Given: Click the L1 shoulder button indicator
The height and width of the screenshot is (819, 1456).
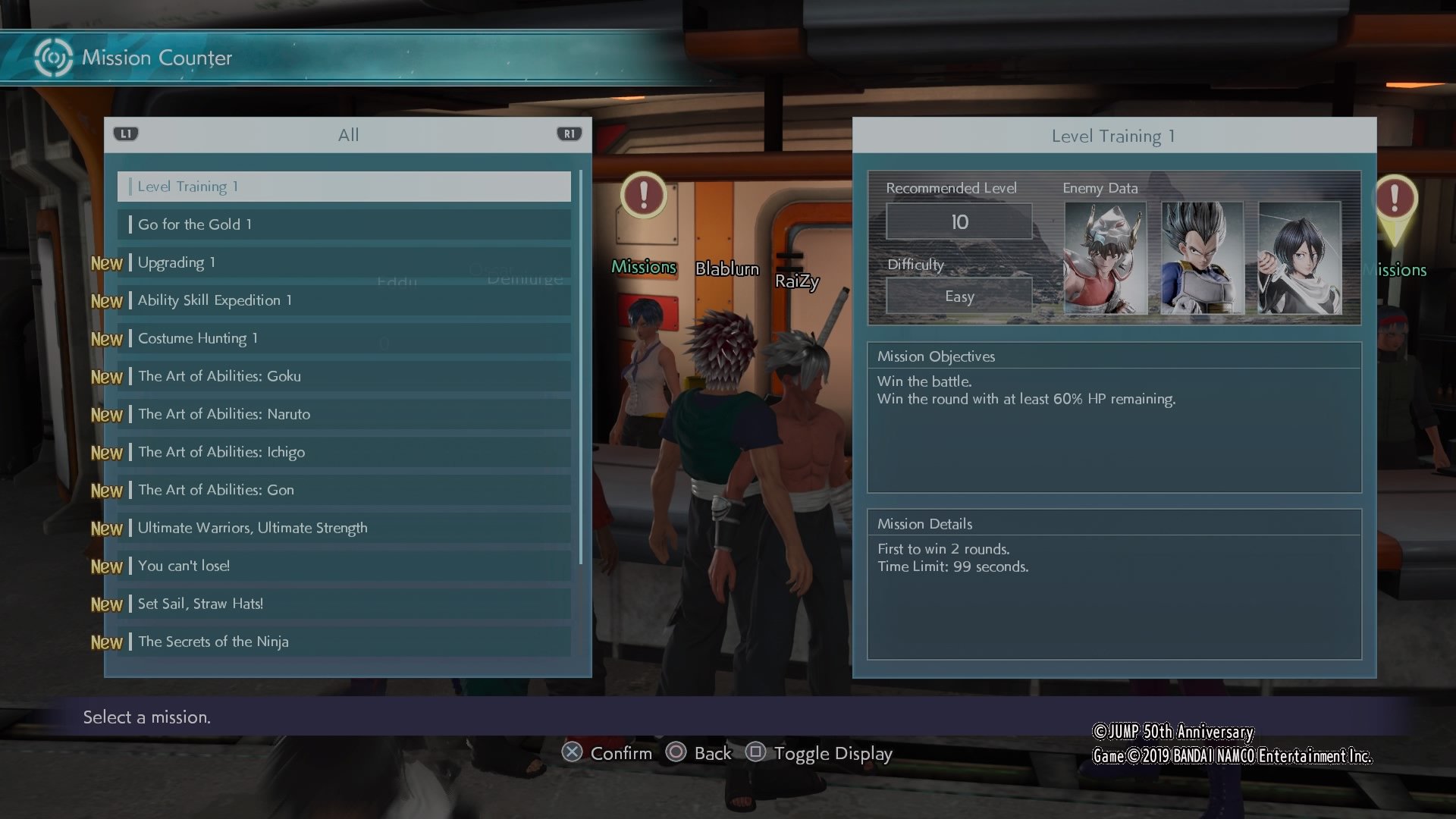Looking at the screenshot, I should pos(126,133).
